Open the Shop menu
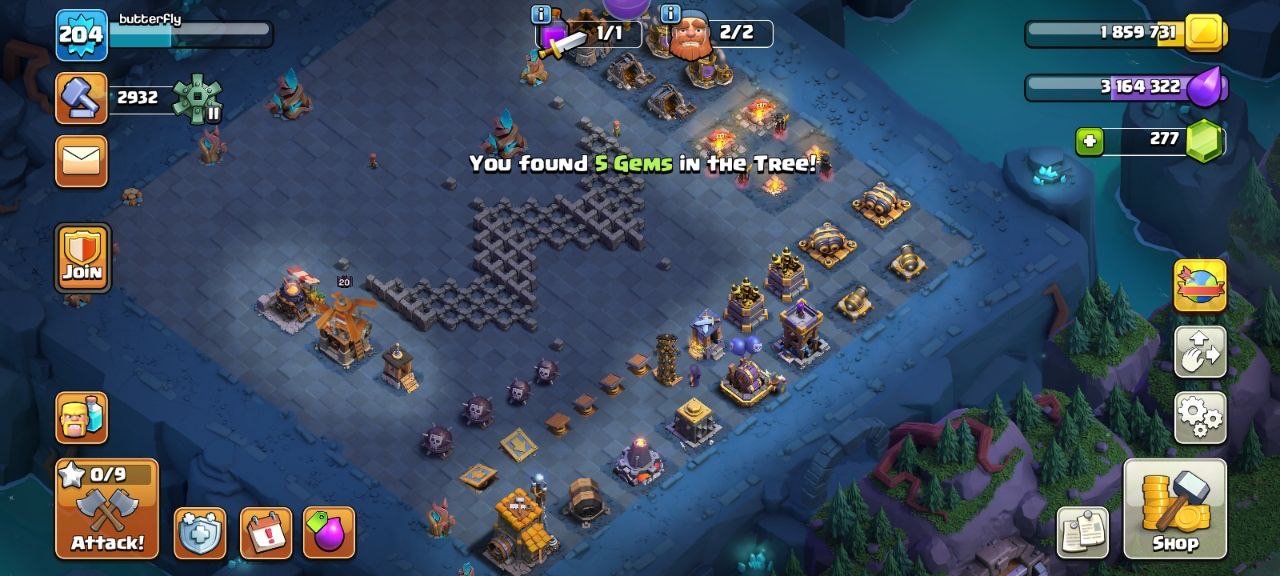This screenshot has height=576, width=1280. (1175, 508)
